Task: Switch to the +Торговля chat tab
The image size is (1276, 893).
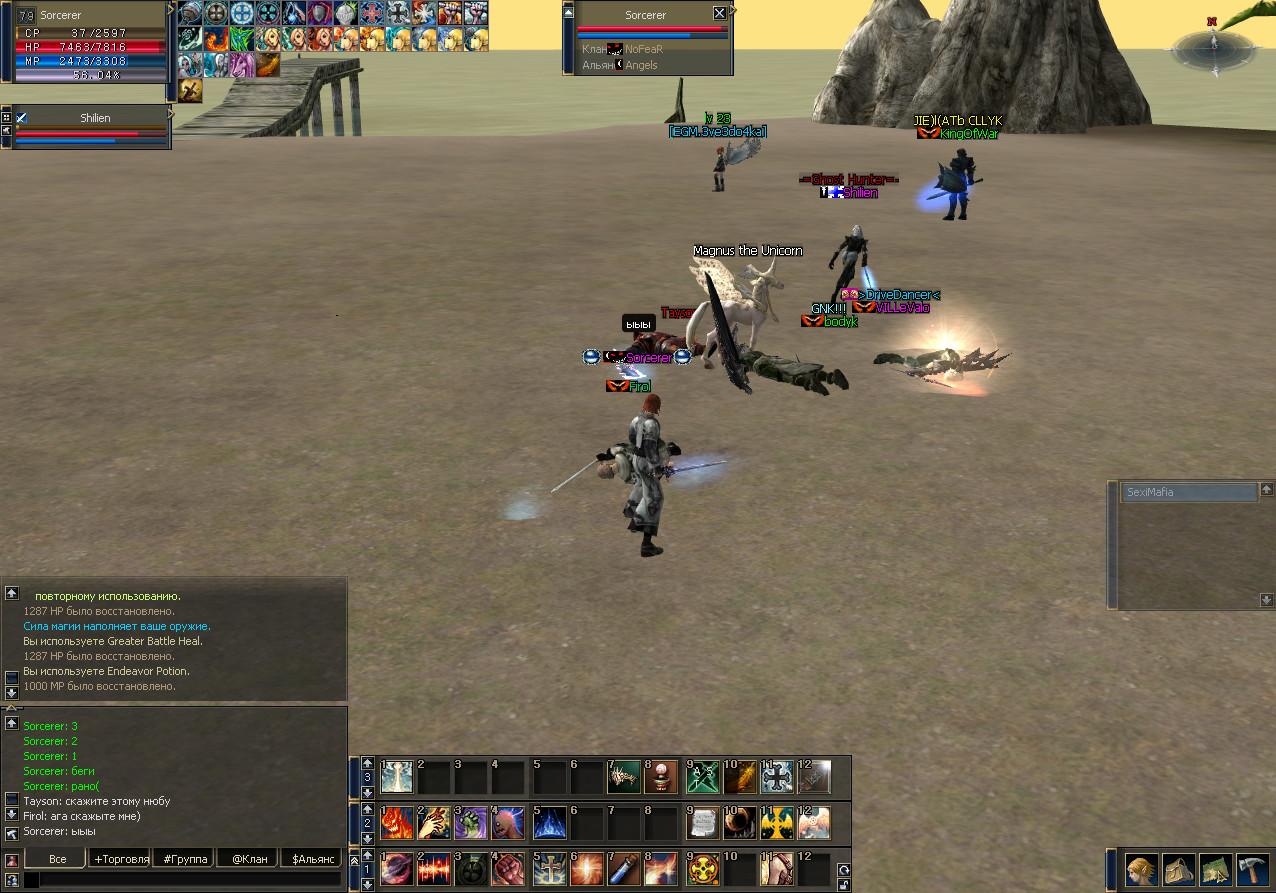Action: (121, 859)
